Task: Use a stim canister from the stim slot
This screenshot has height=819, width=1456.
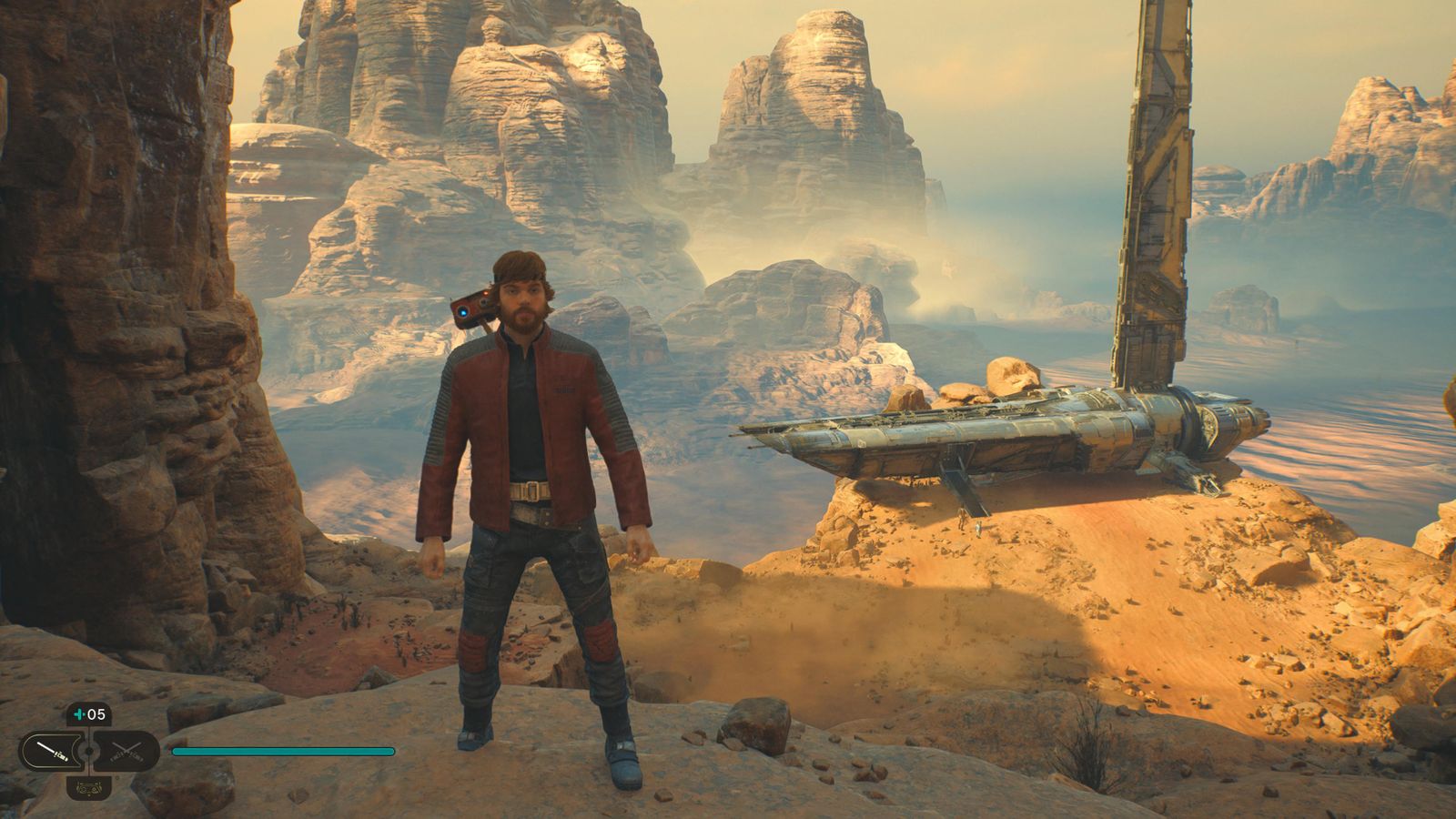Action: pos(89,714)
